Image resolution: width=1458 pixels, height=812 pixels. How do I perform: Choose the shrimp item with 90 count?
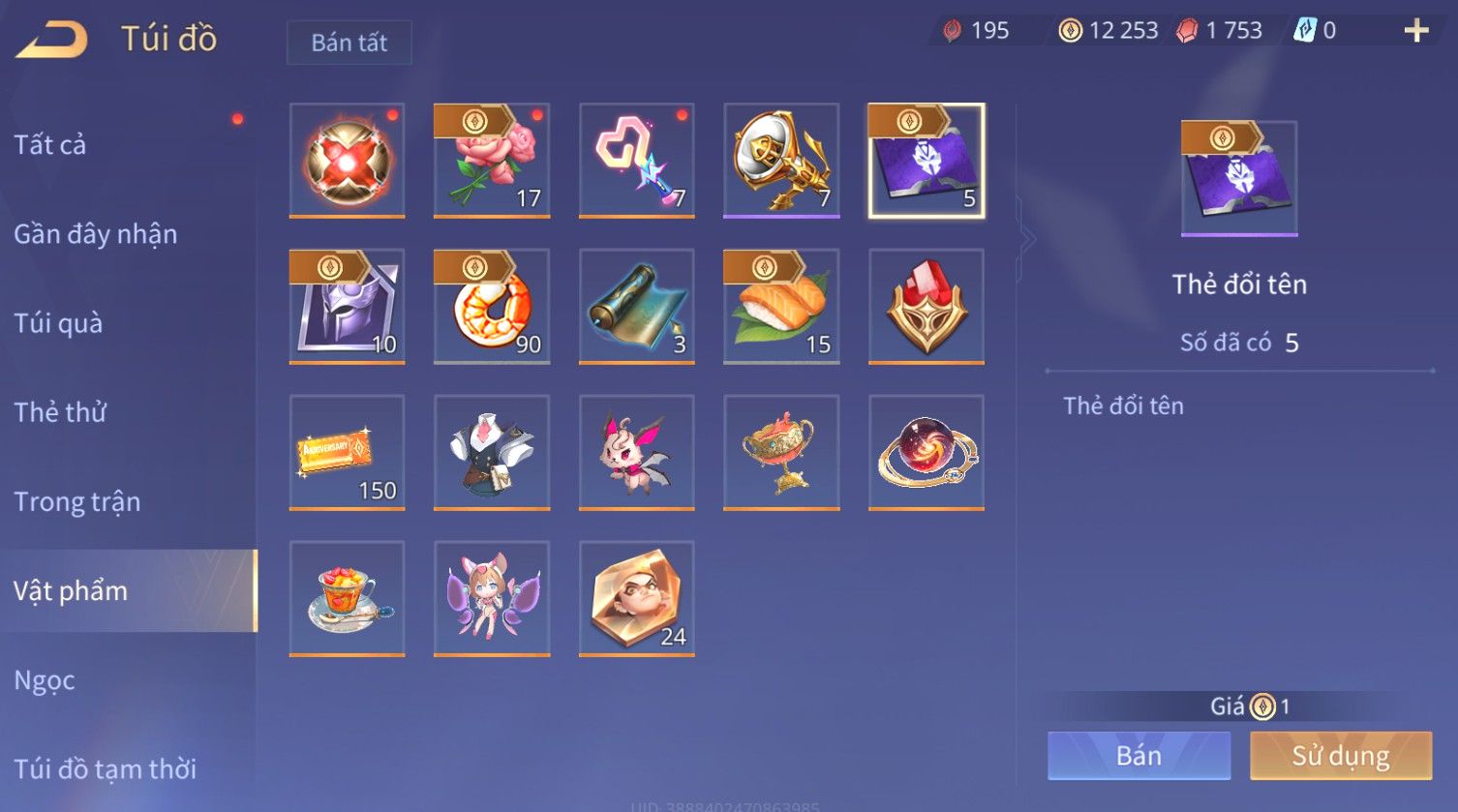click(492, 306)
